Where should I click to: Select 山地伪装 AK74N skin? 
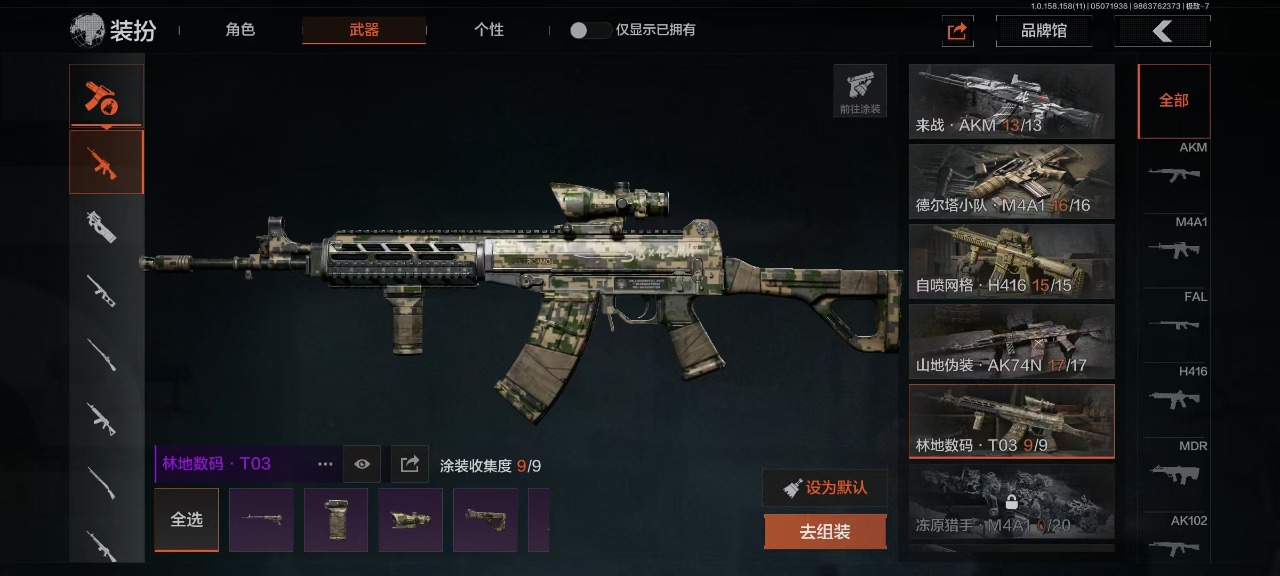click(x=1011, y=341)
